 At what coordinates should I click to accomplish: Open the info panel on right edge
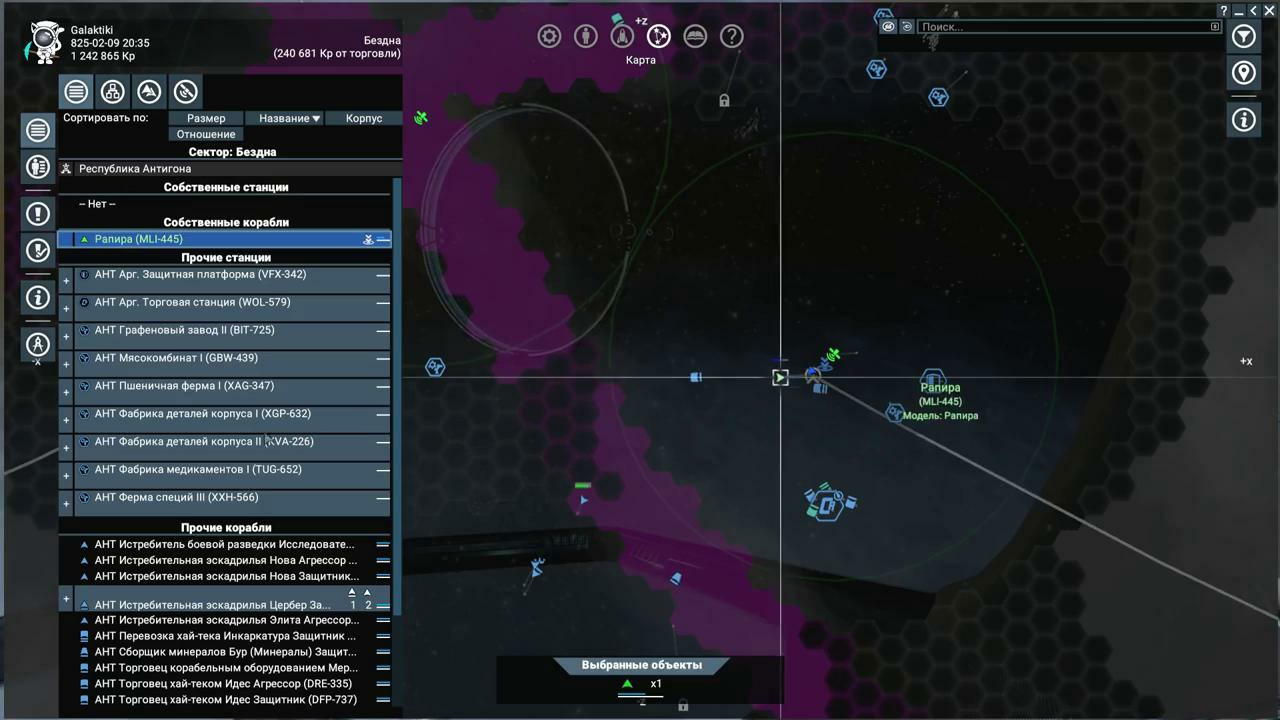(x=1243, y=120)
